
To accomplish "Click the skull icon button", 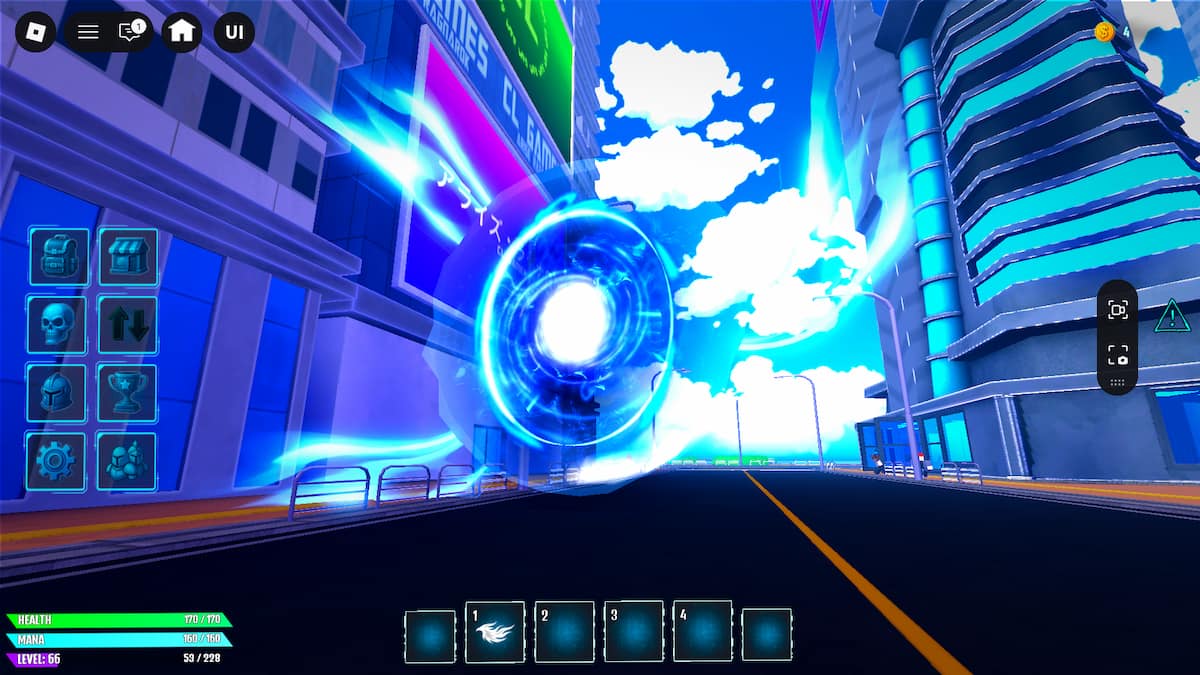I will [x=57, y=325].
